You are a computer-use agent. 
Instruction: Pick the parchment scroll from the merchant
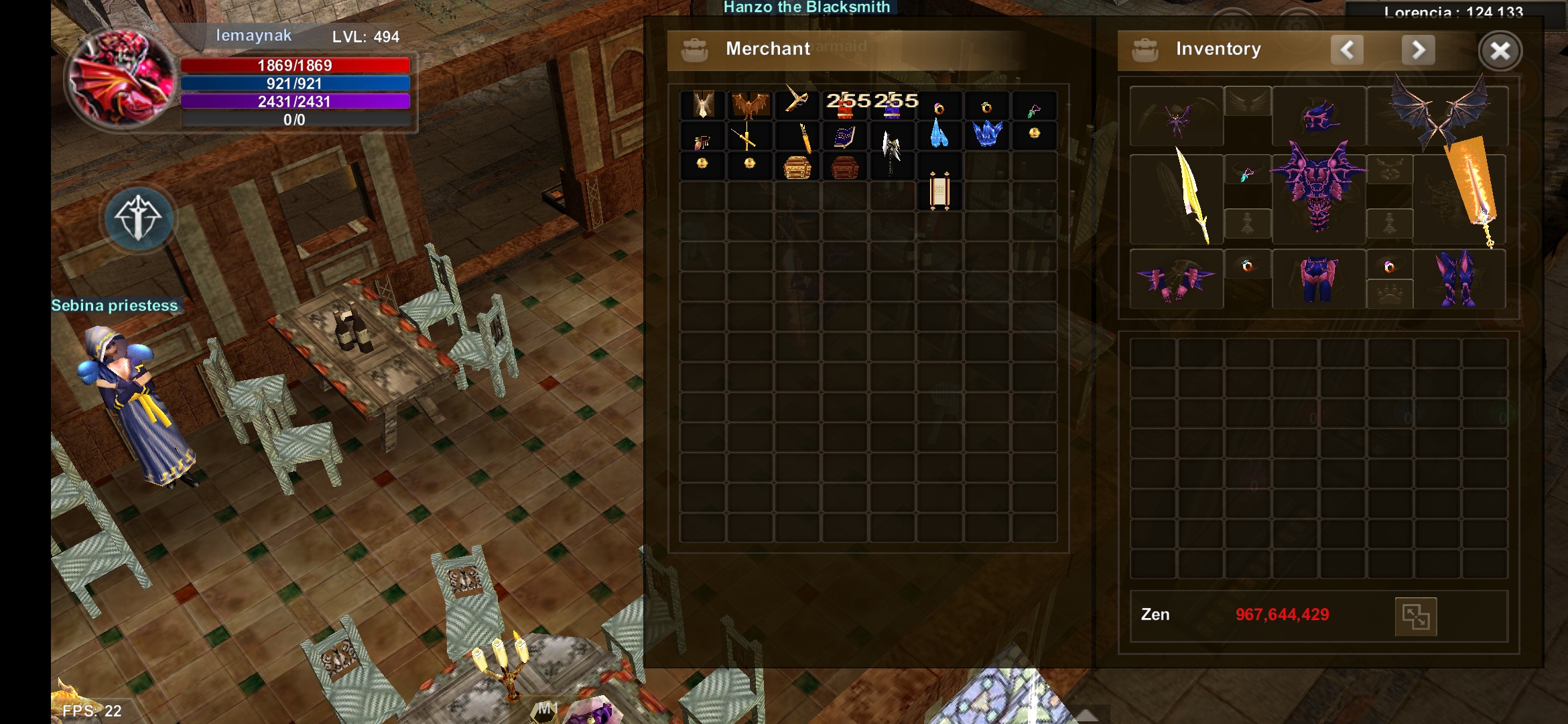click(x=939, y=191)
